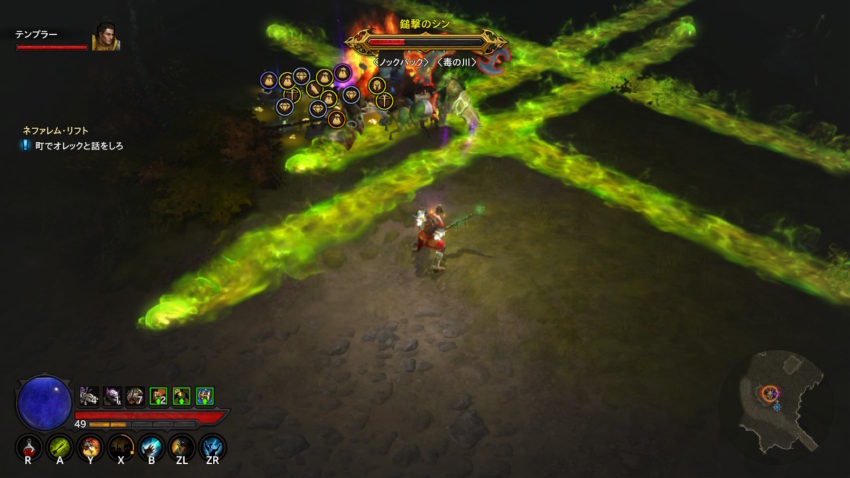Click the Templar follower portrait
The height and width of the screenshot is (478, 850).
[105, 37]
